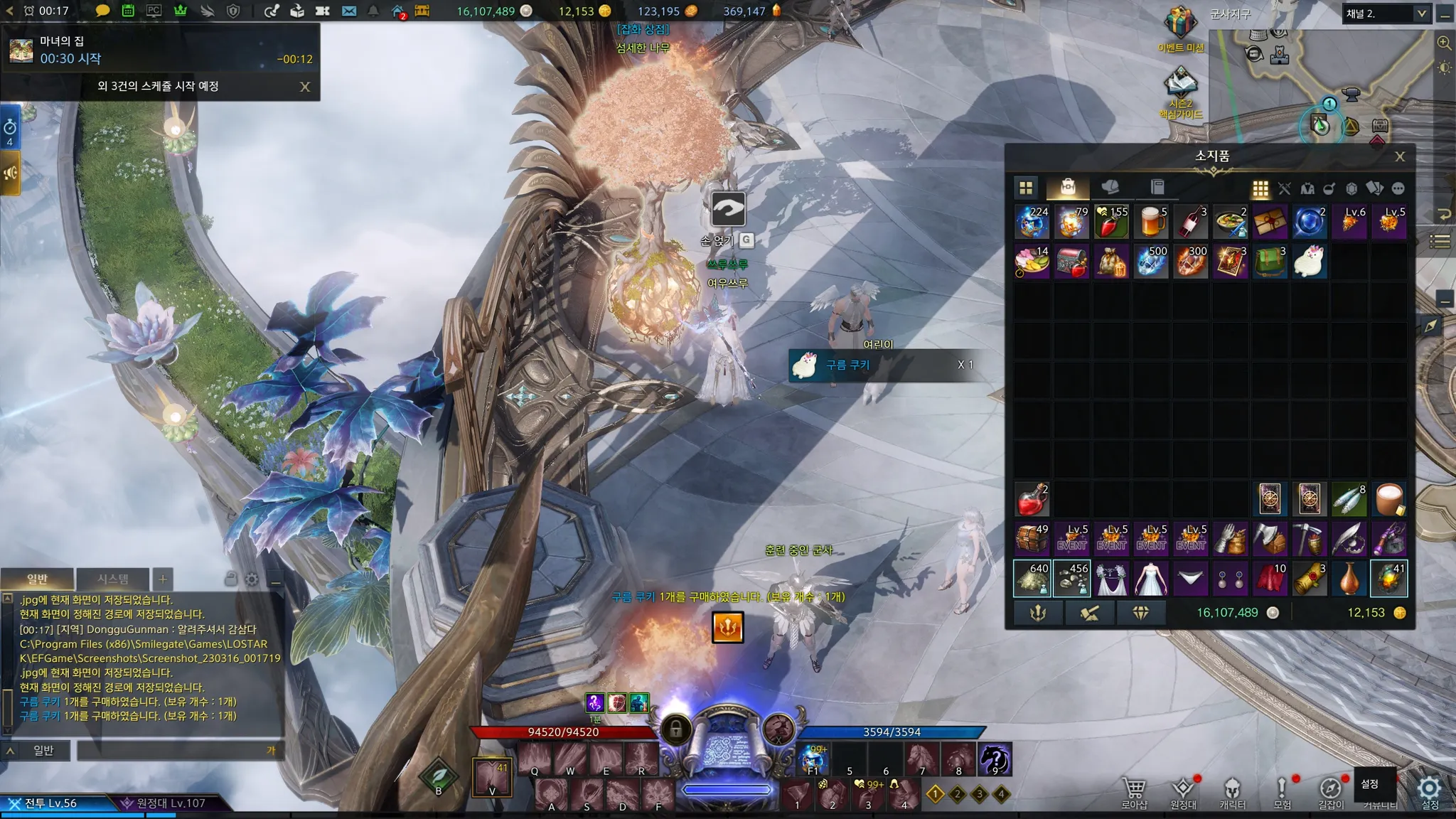Select the red potion flask slot

click(1032, 500)
